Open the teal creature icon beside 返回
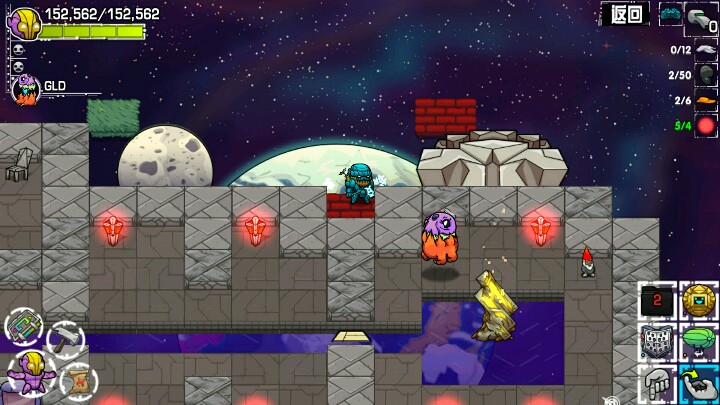Viewport: 720px width, 405px height. tap(670, 14)
